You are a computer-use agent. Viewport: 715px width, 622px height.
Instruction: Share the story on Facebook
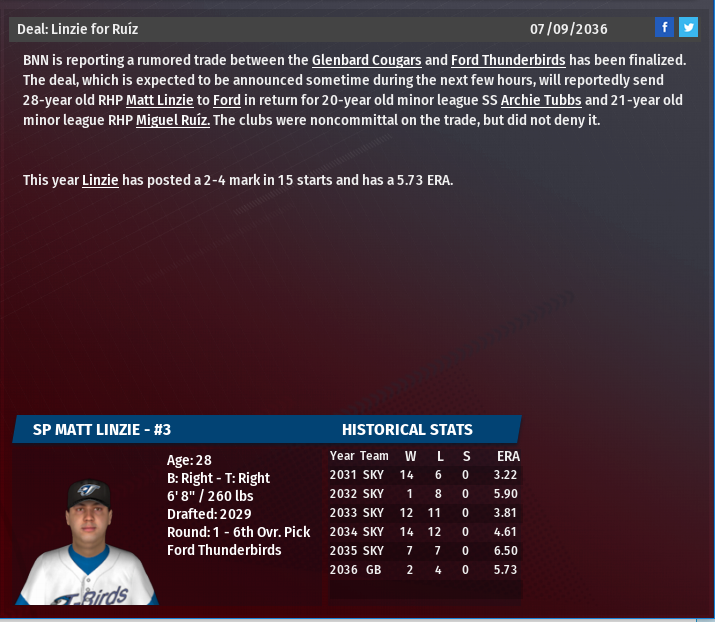coord(665,27)
